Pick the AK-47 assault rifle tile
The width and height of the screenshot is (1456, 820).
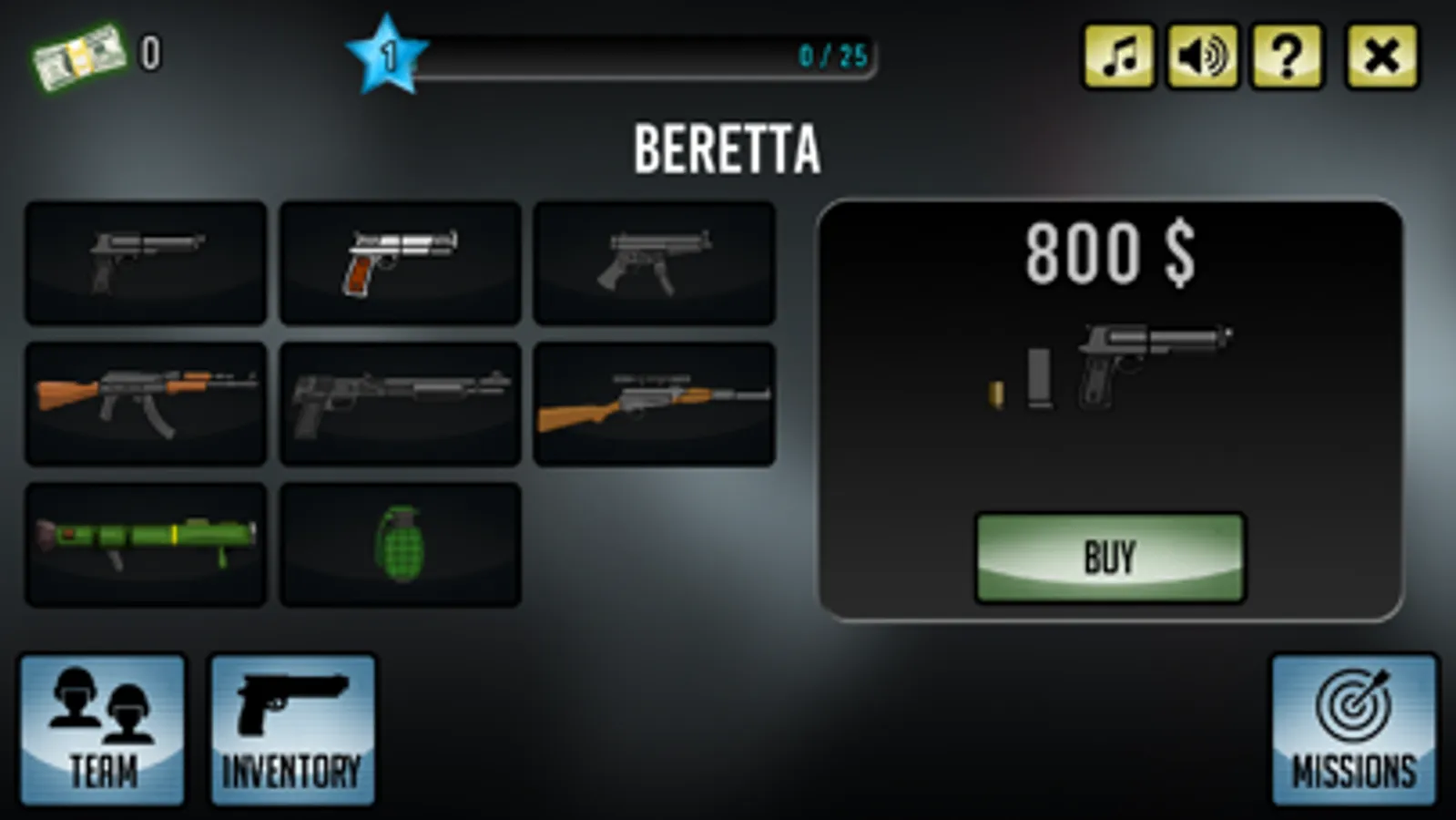pyautogui.click(x=146, y=404)
